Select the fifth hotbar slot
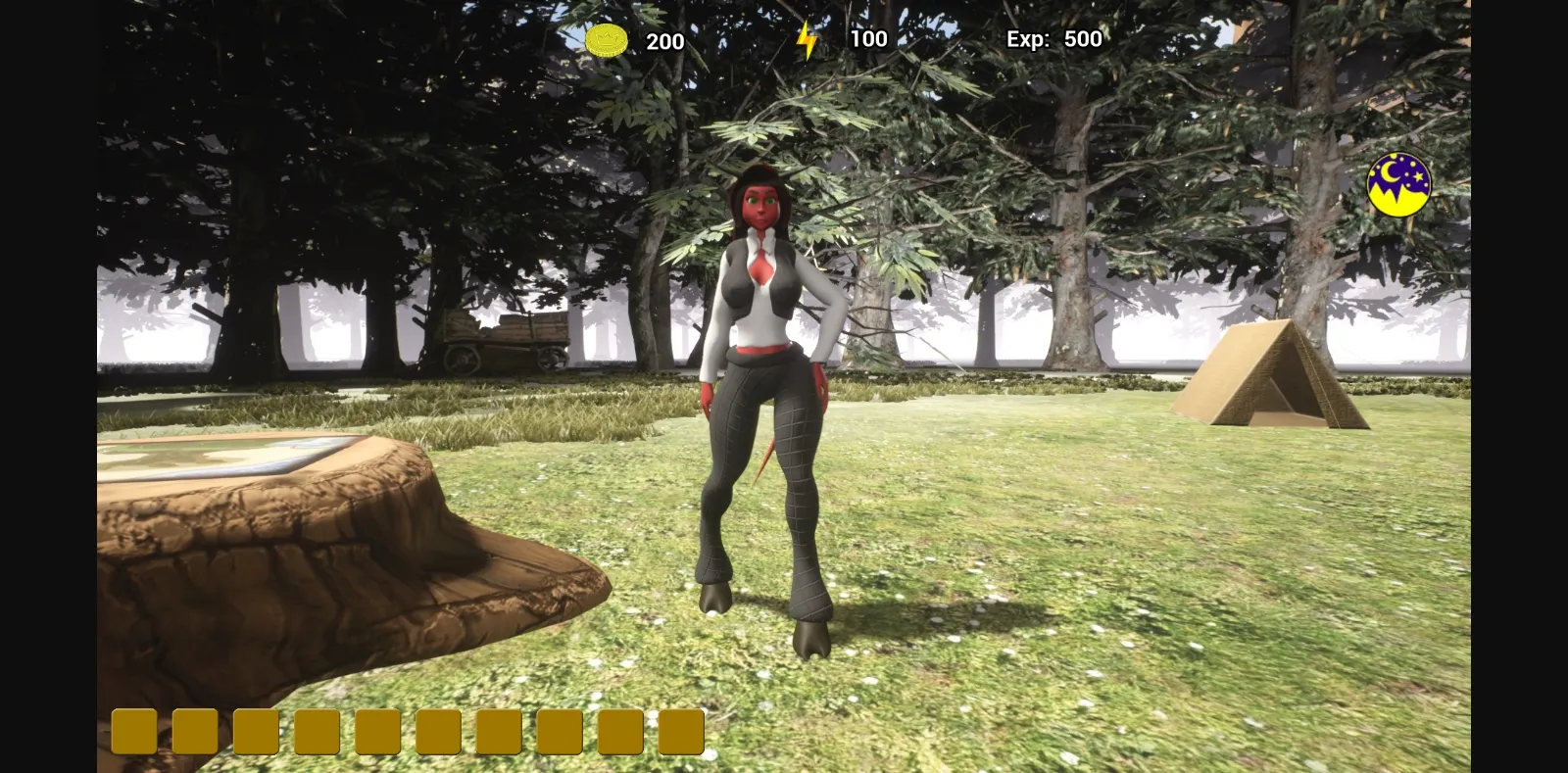 coord(376,730)
